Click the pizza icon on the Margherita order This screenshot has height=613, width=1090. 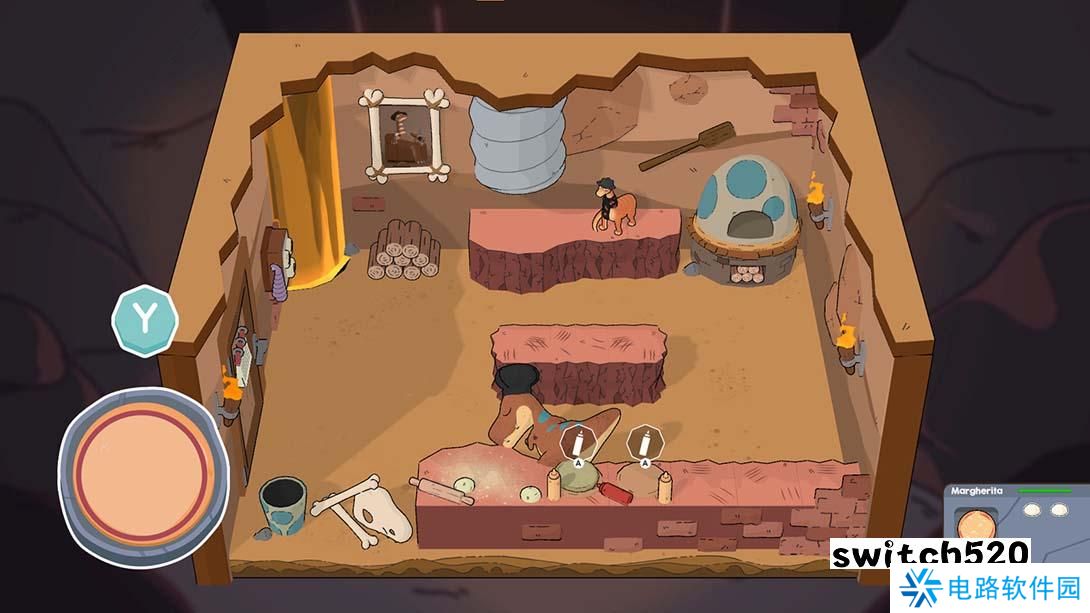[x=971, y=523]
